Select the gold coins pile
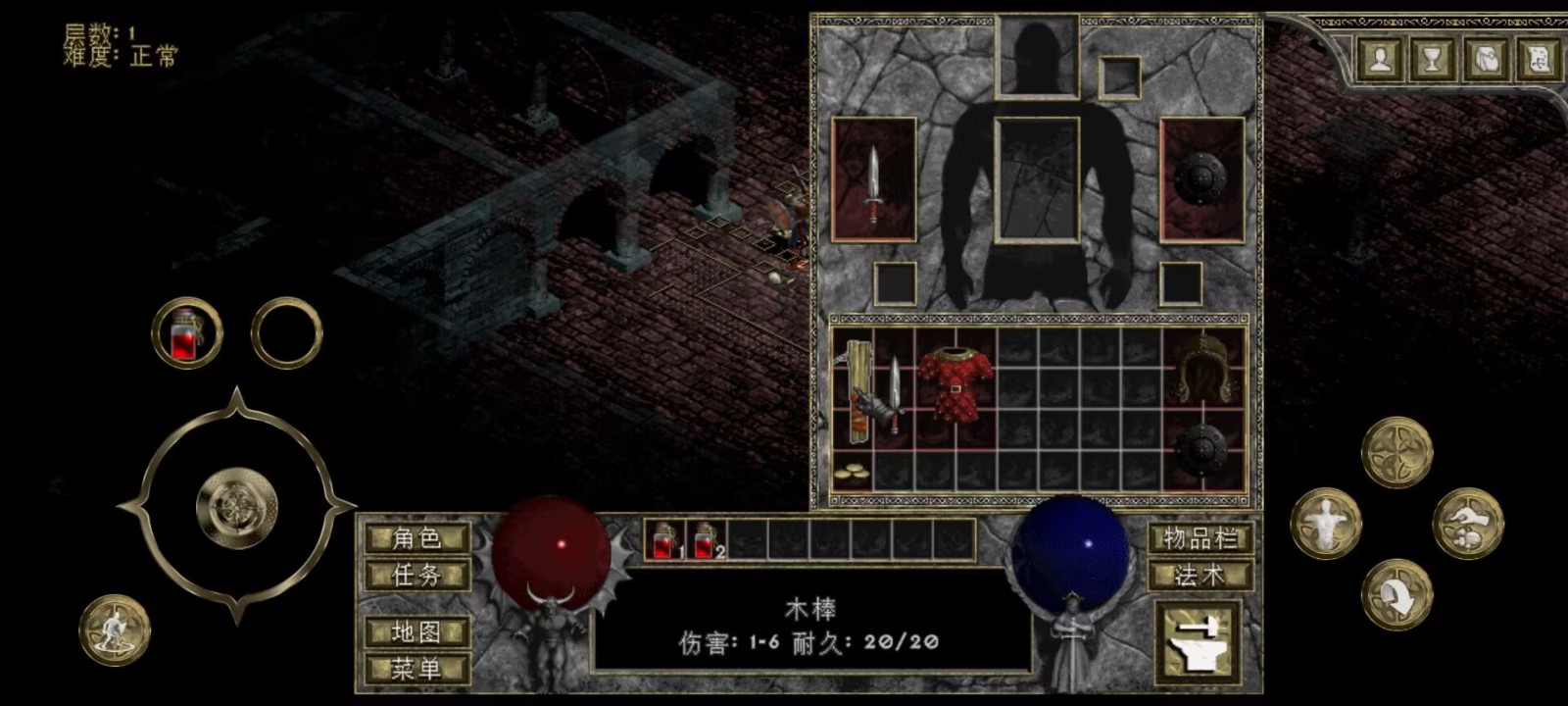The width and height of the screenshot is (1568, 706). coord(852,474)
